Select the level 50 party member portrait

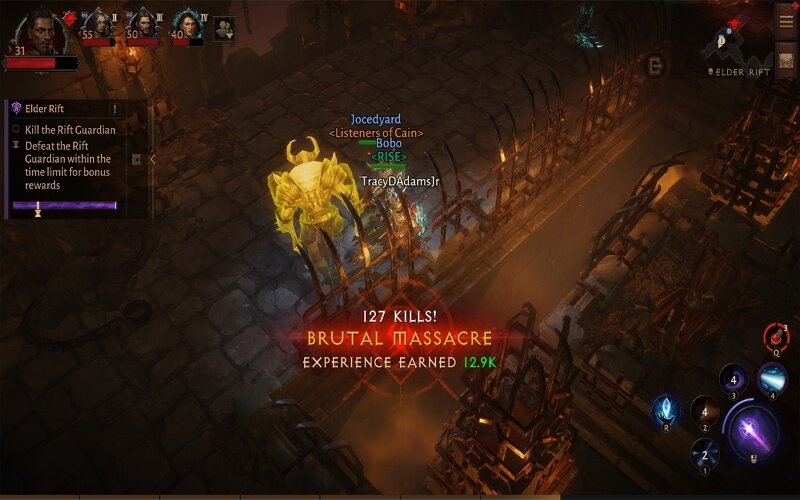click(143, 24)
